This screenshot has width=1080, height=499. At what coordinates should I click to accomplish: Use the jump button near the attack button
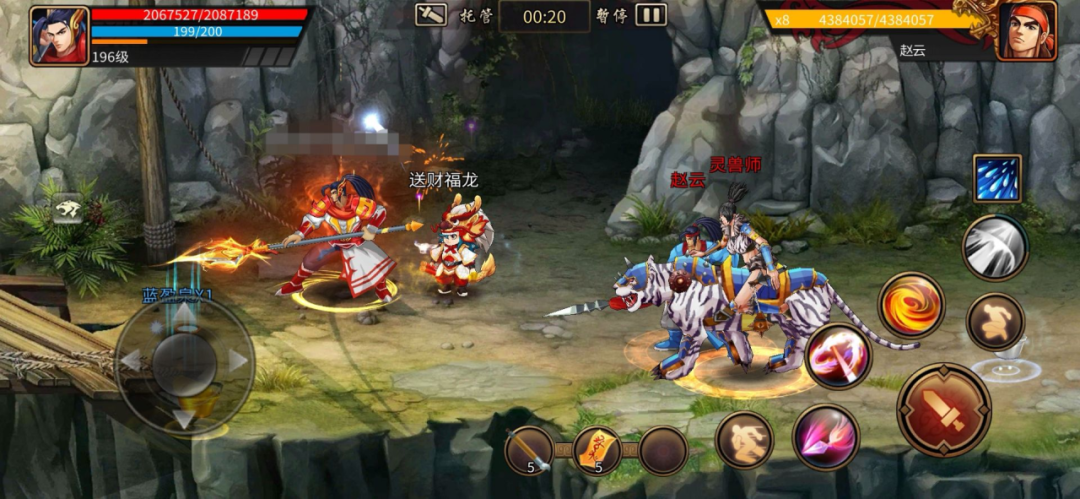tap(996, 322)
